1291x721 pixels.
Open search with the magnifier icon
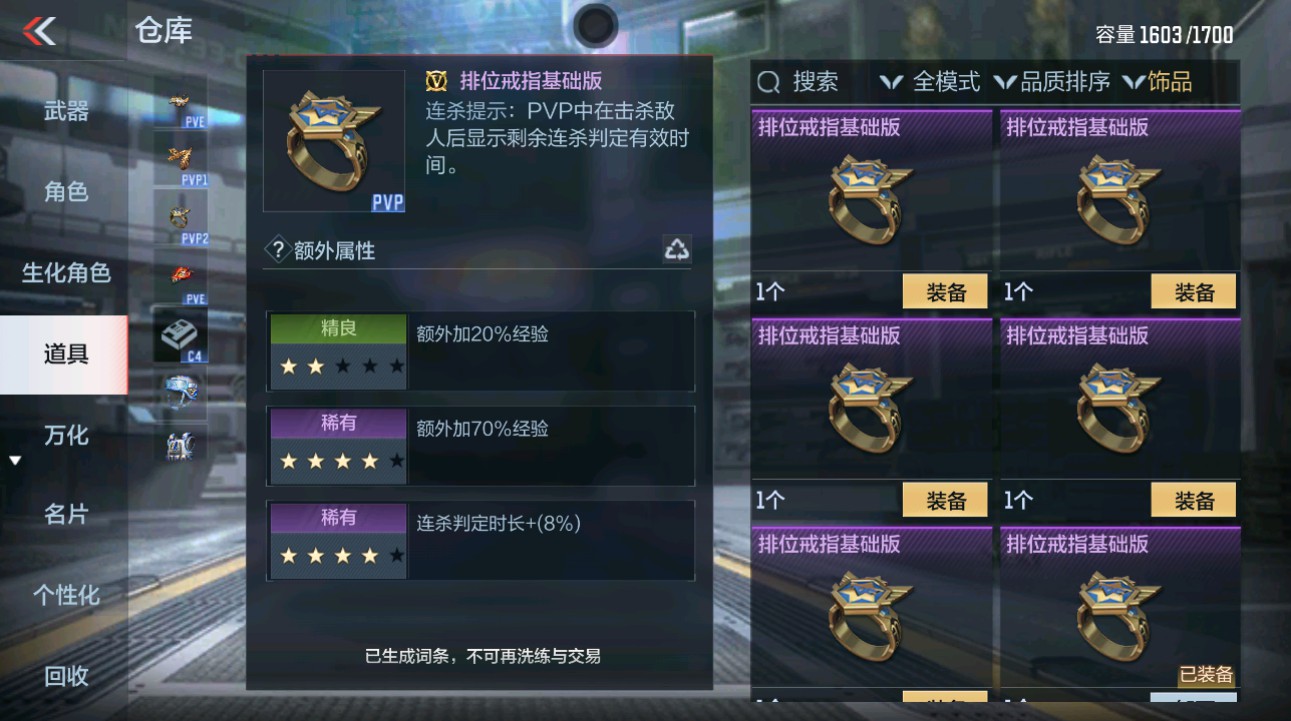tap(768, 81)
